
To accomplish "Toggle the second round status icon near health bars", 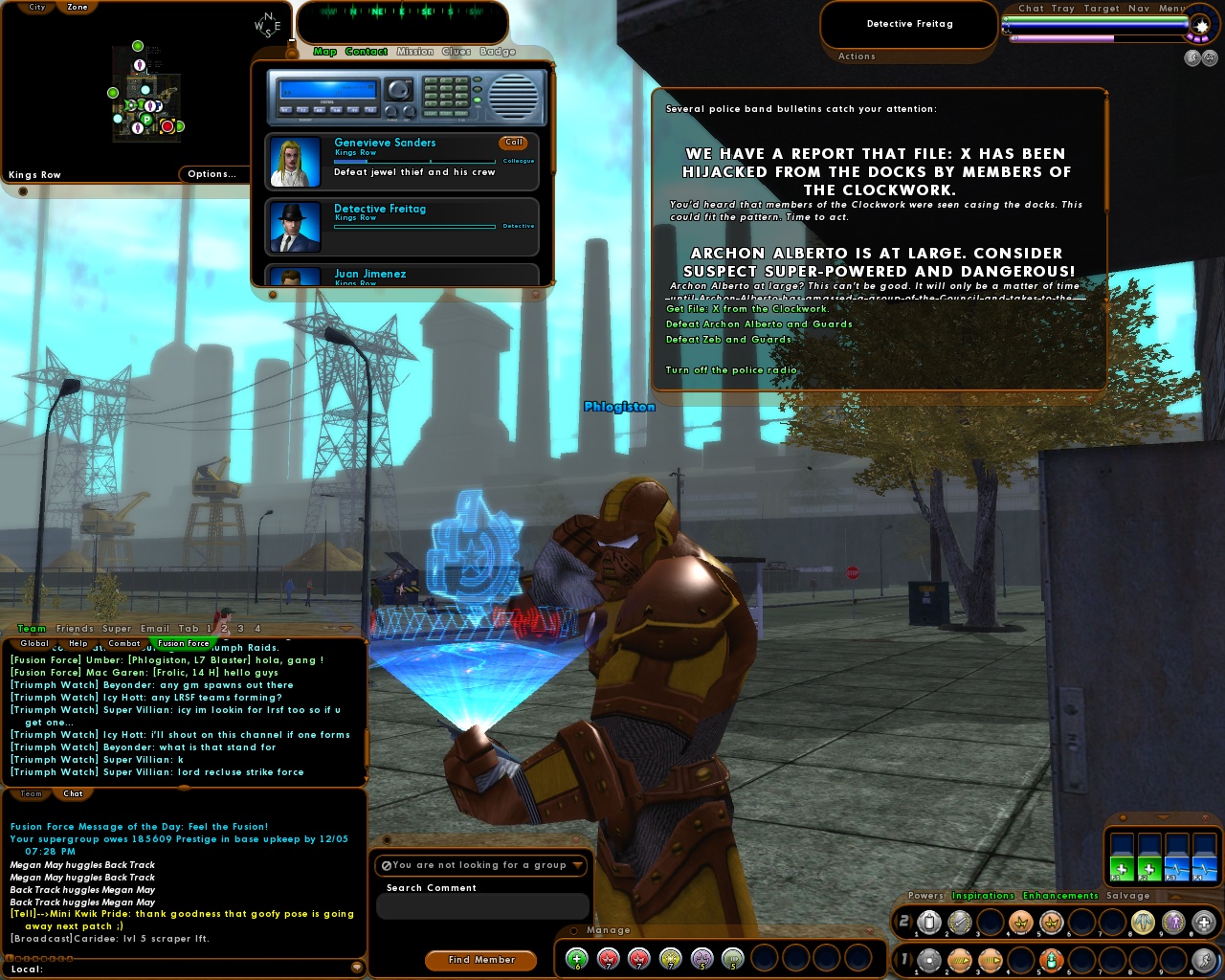I will click(1210, 57).
